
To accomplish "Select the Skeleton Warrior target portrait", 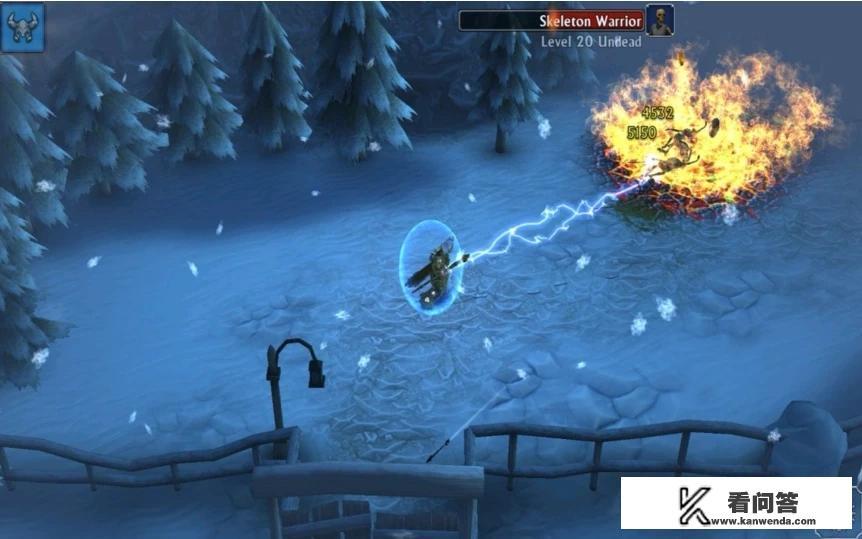I will coord(659,20).
